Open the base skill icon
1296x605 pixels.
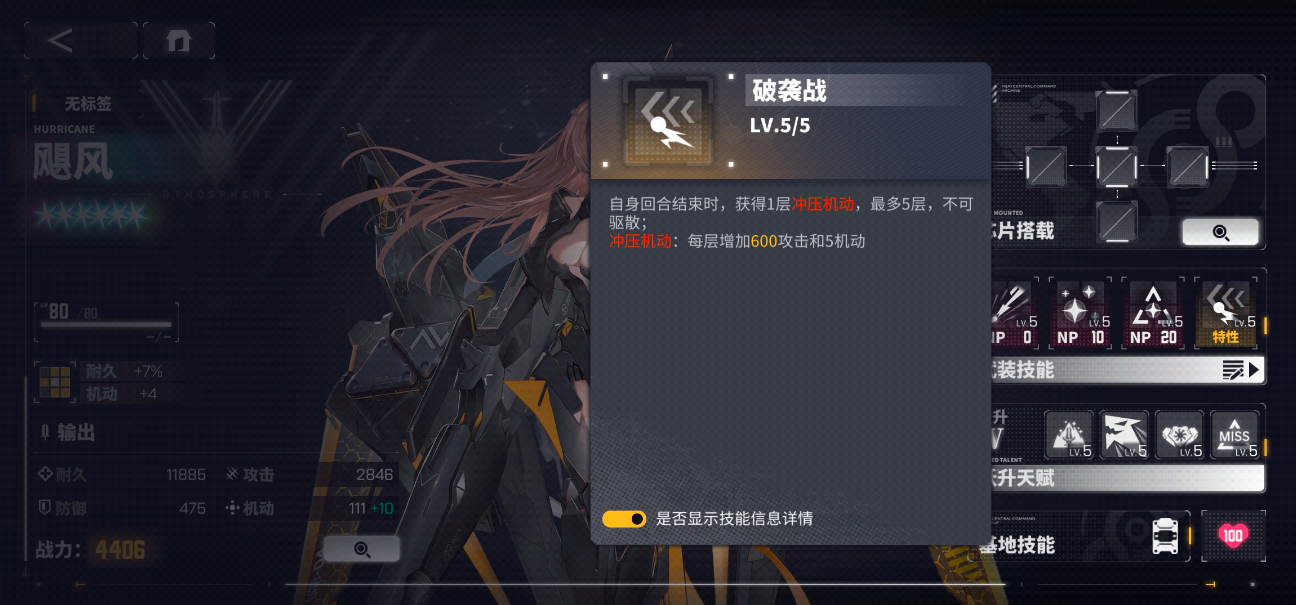click(x=1163, y=536)
